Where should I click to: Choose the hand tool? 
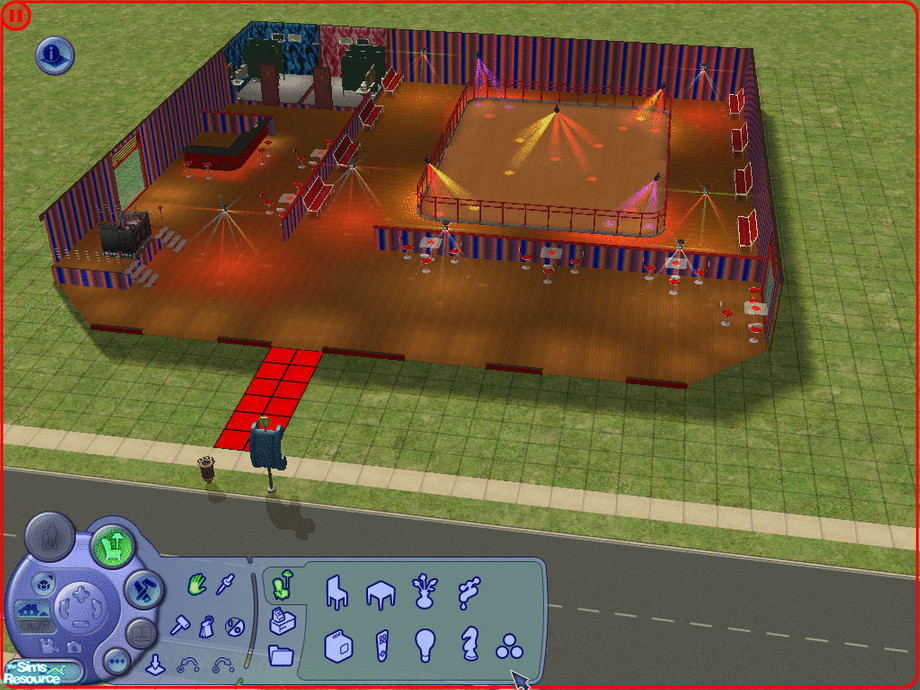click(197, 584)
